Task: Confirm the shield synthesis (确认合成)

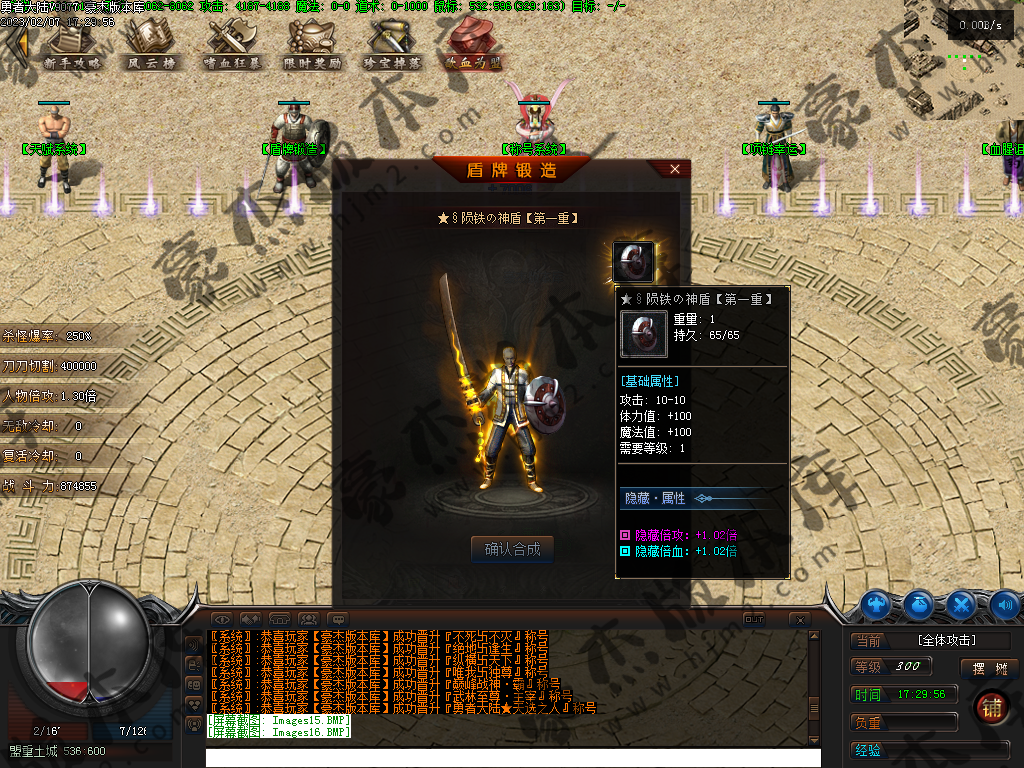Action: tap(512, 548)
